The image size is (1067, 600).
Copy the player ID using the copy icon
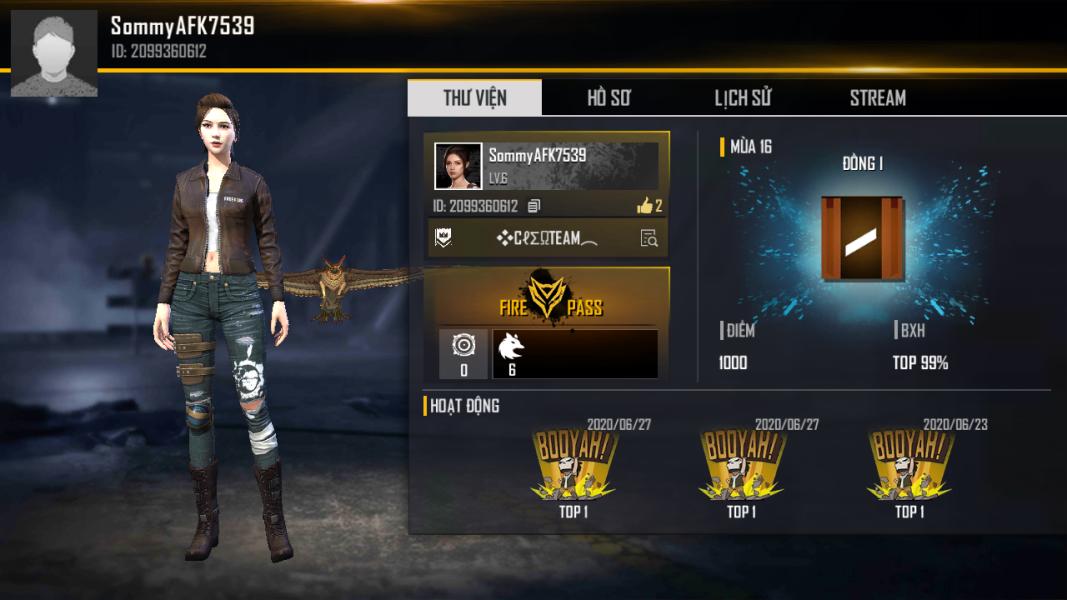[534, 206]
